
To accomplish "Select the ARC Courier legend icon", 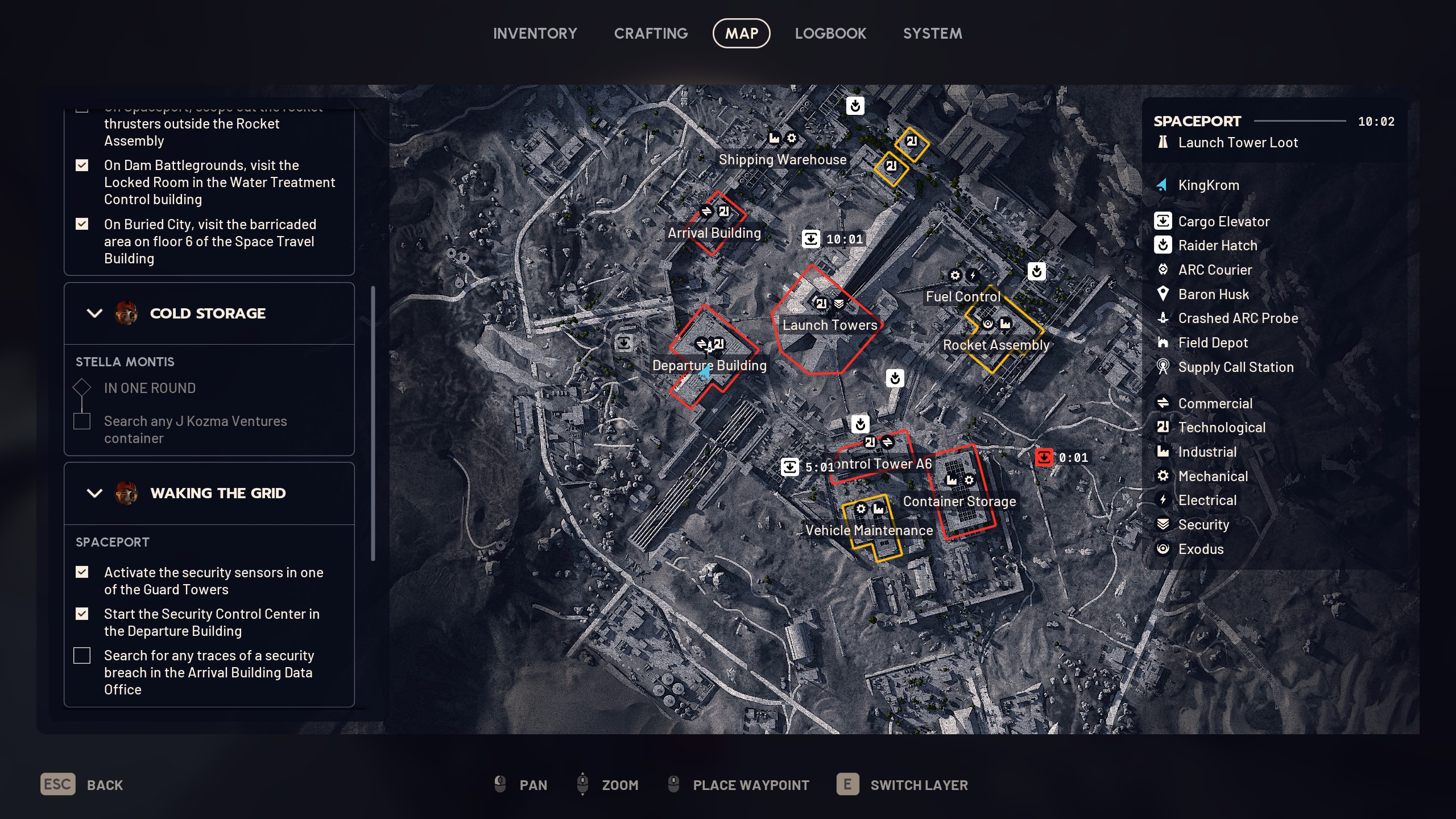I will [x=1163, y=270].
